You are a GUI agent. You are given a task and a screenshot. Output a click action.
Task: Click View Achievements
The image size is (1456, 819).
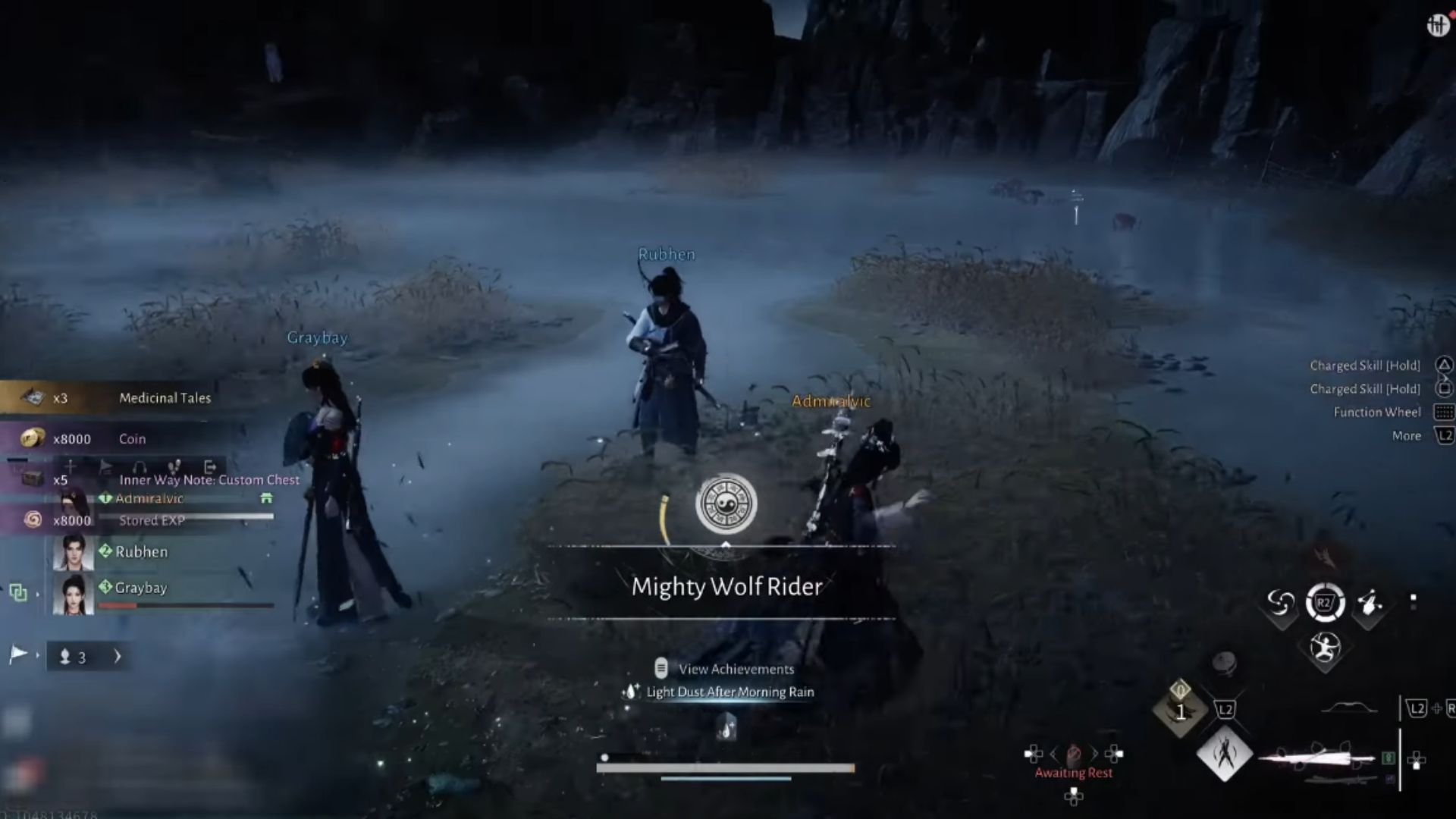(x=736, y=669)
